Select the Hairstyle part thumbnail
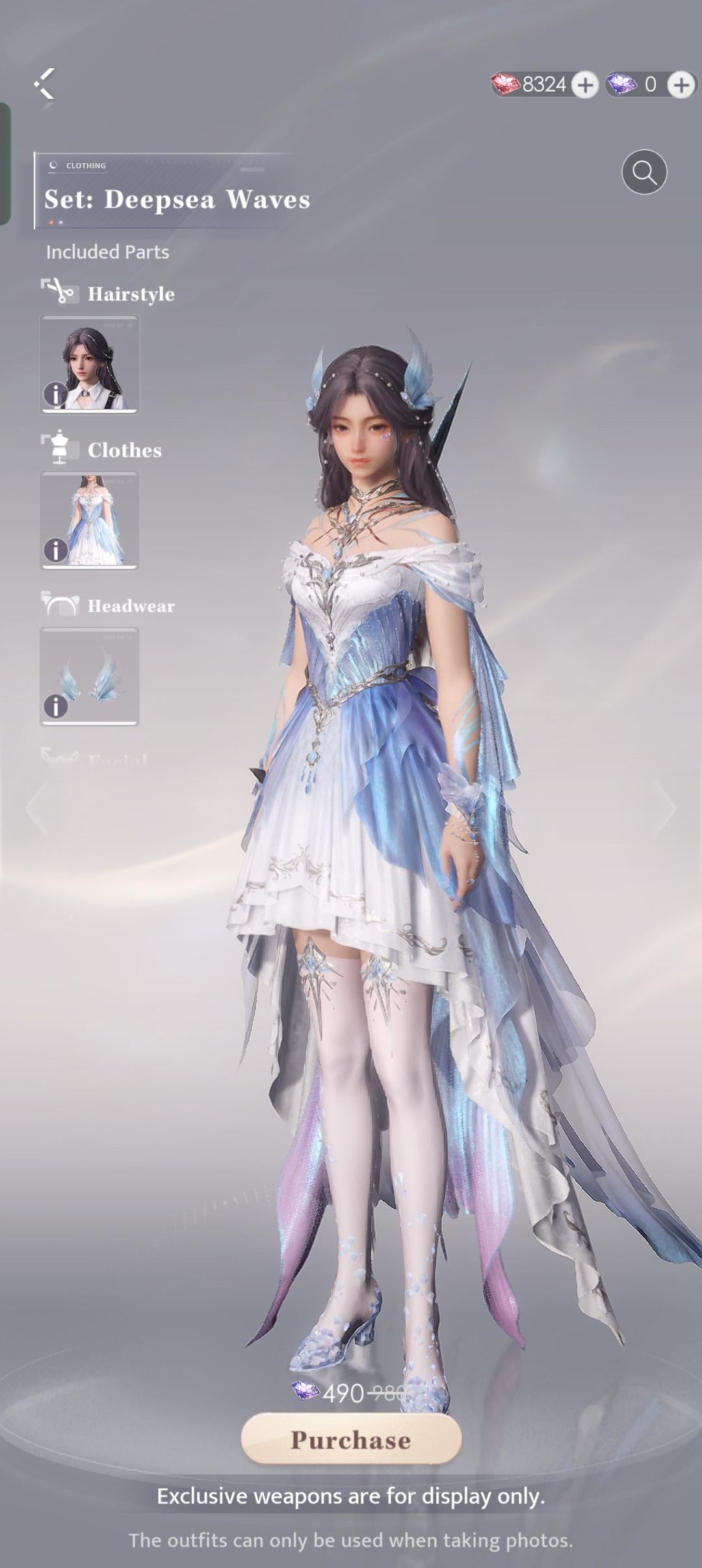The height and width of the screenshot is (1568, 702). pyautogui.click(x=90, y=363)
